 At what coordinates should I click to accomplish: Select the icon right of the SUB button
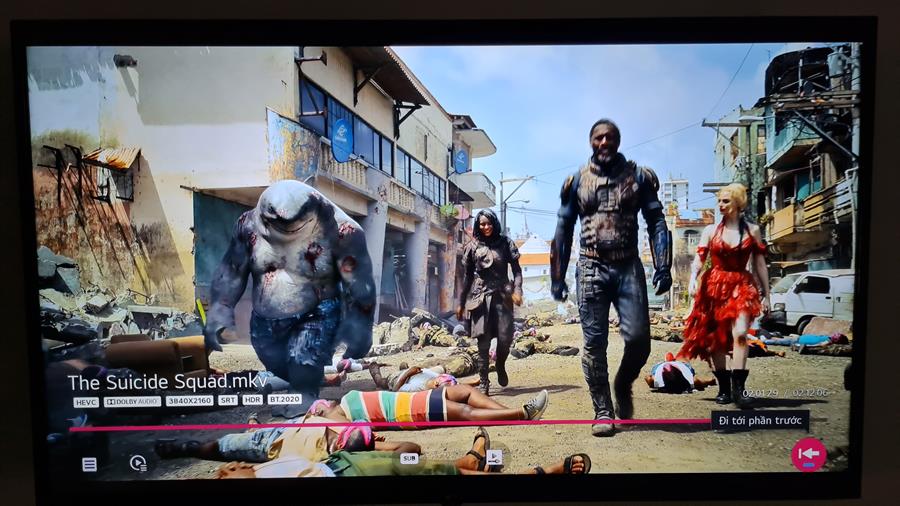[x=494, y=457]
